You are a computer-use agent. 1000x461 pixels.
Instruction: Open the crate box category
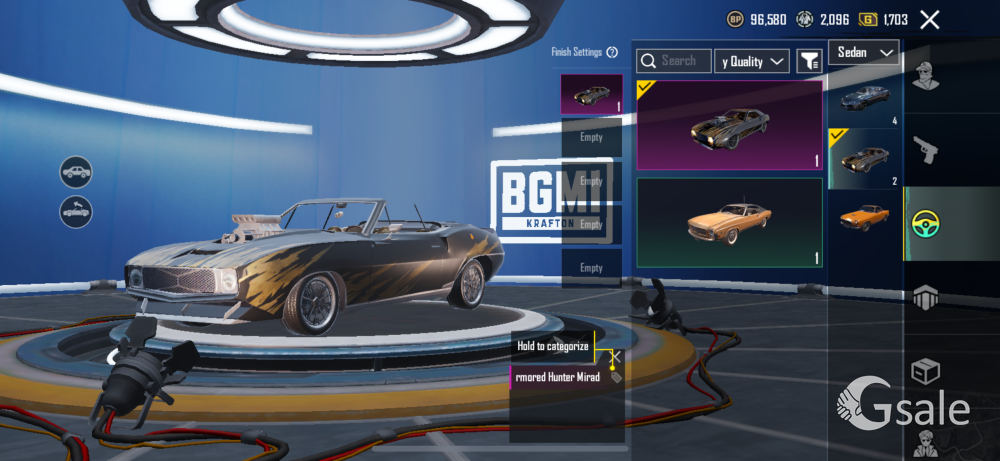pyautogui.click(x=926, y=372)
